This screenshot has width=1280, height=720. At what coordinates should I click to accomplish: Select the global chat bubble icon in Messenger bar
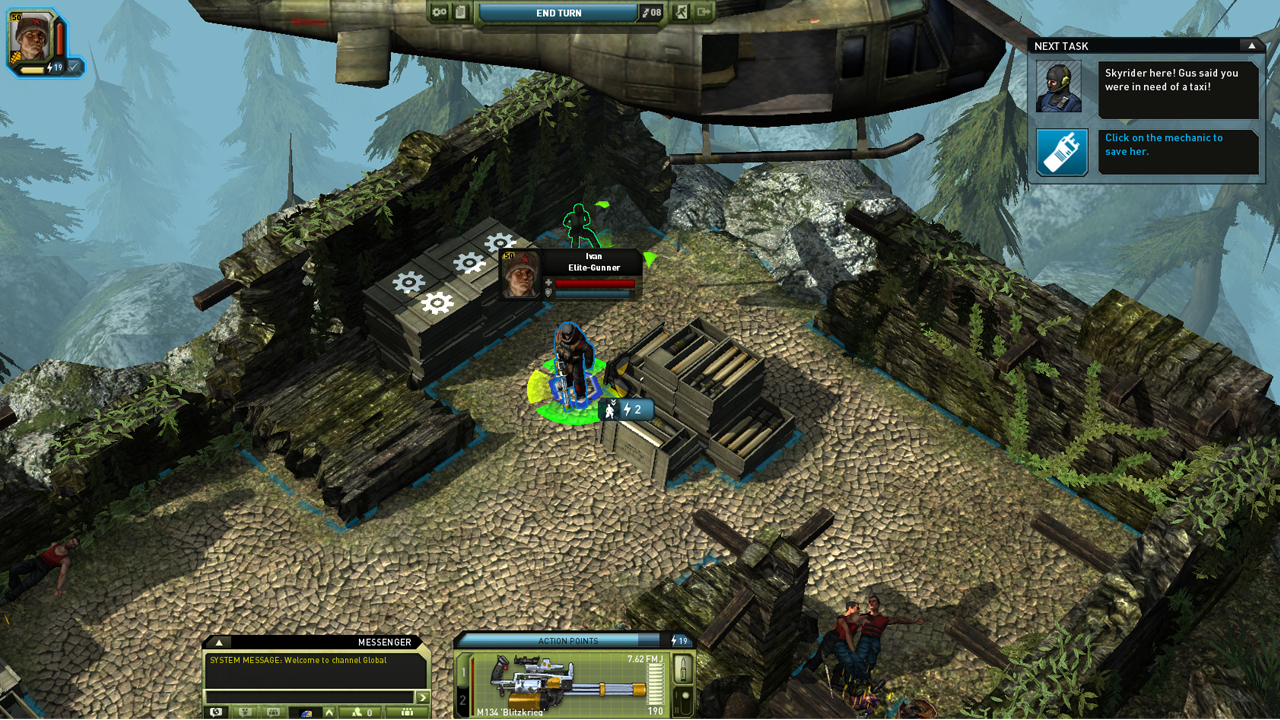215,712
